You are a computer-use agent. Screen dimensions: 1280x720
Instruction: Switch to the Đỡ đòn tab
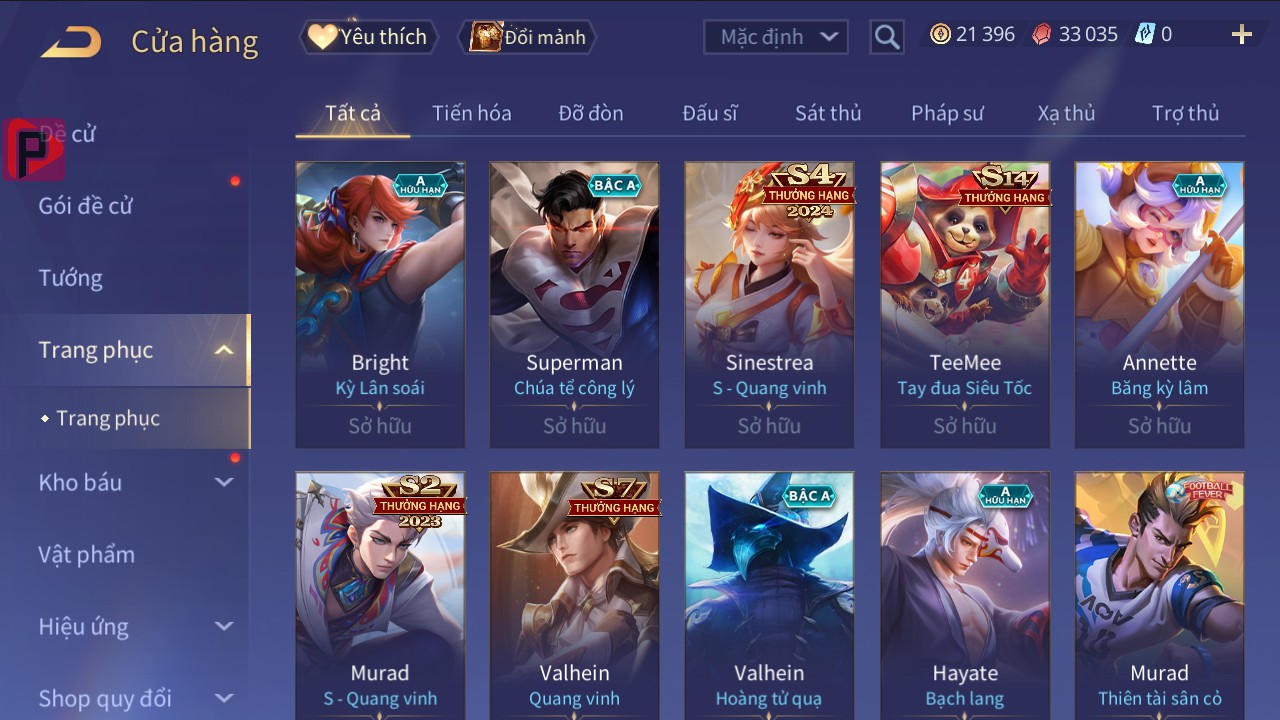coord(591,113)
